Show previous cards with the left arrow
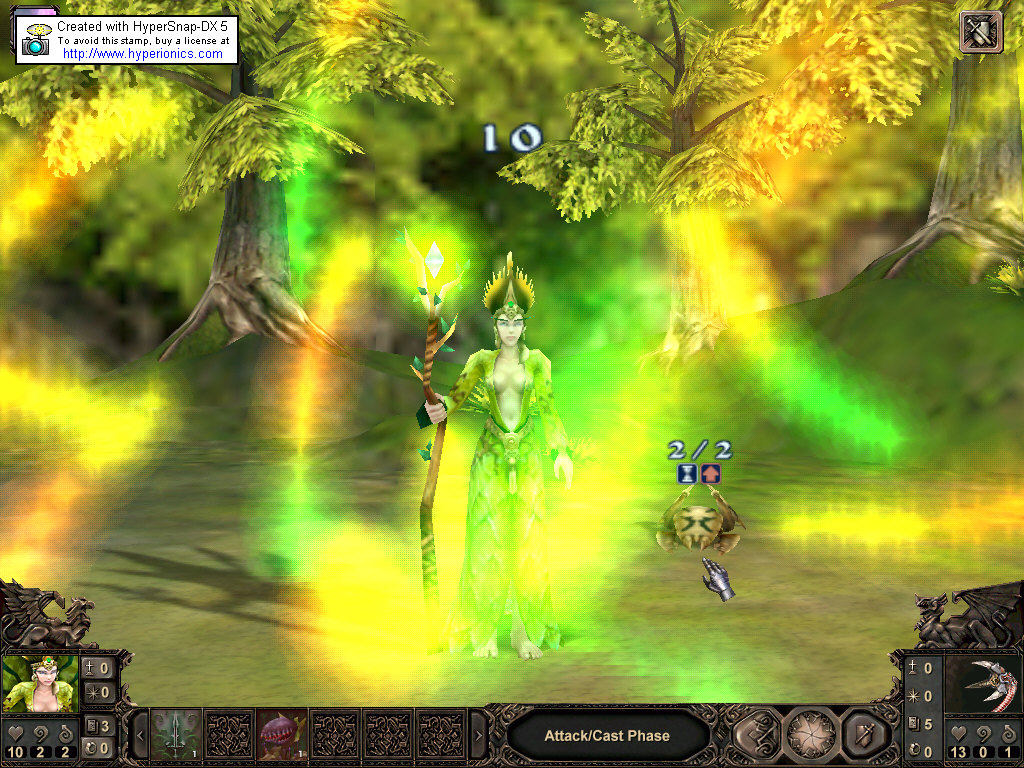Screen dimensions: 1024x768 (x=141, y=736)
